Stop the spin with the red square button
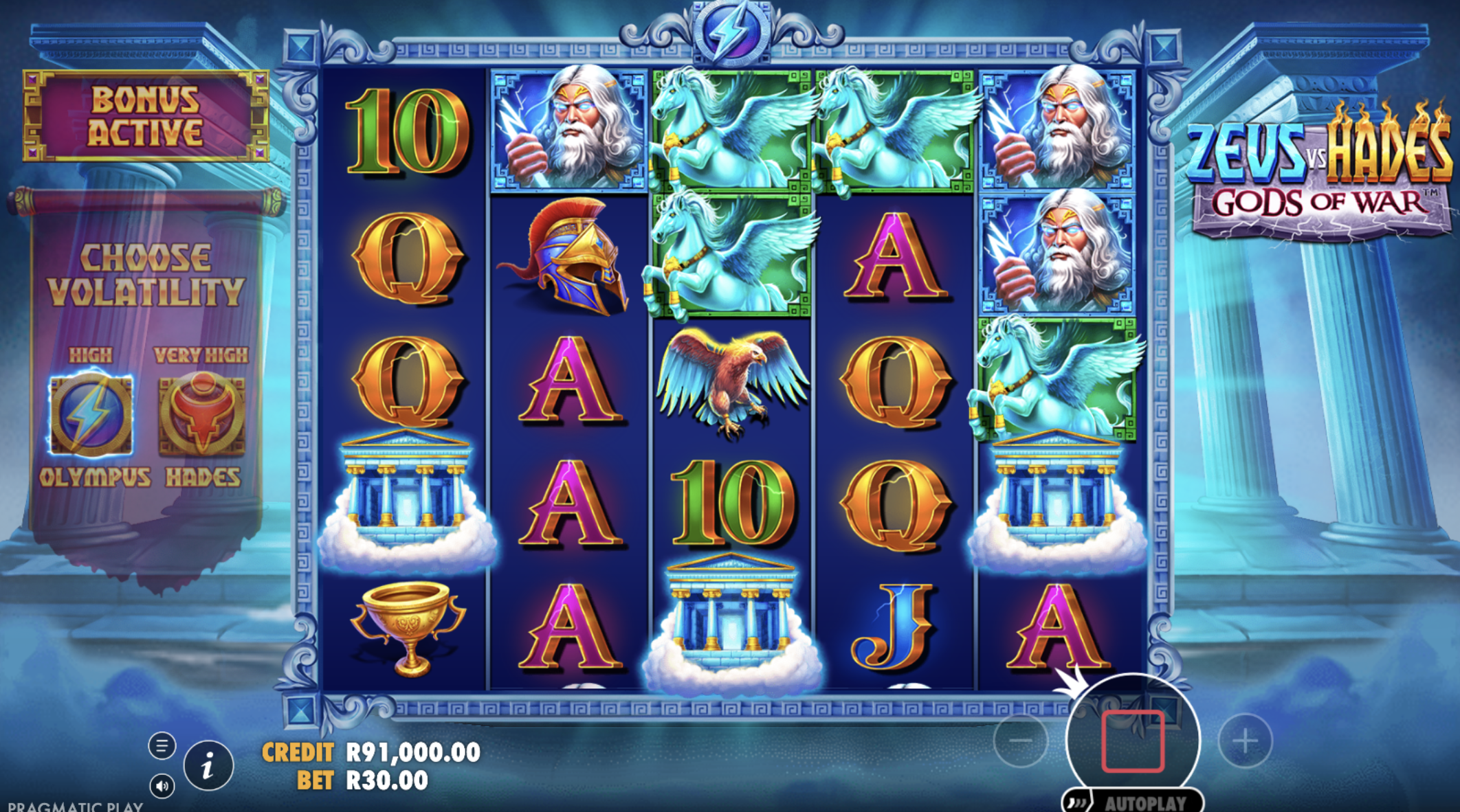The image size is (1460, 812). 1132,741
